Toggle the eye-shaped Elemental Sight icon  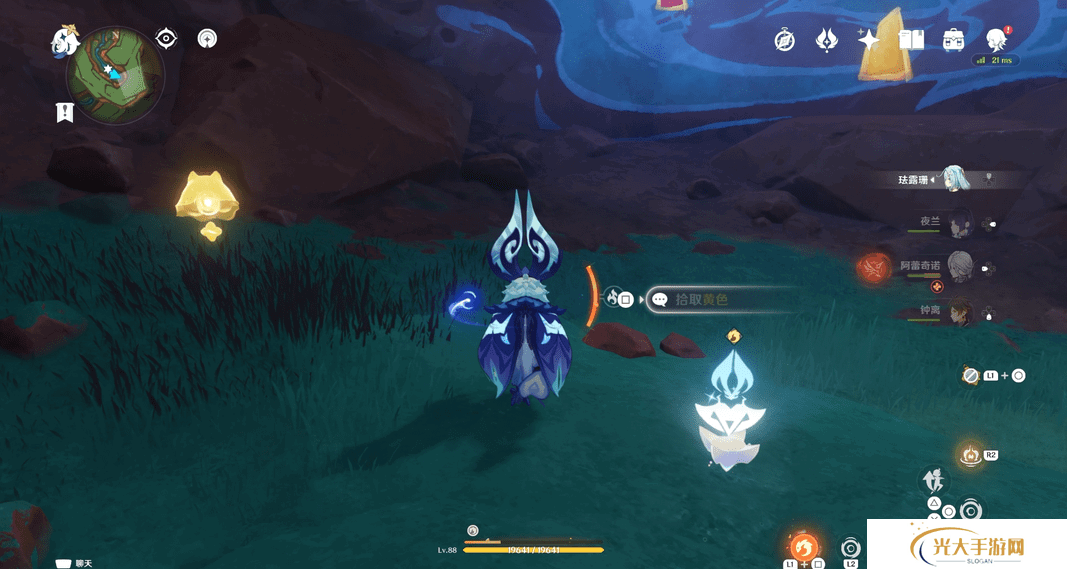(166, 39)
